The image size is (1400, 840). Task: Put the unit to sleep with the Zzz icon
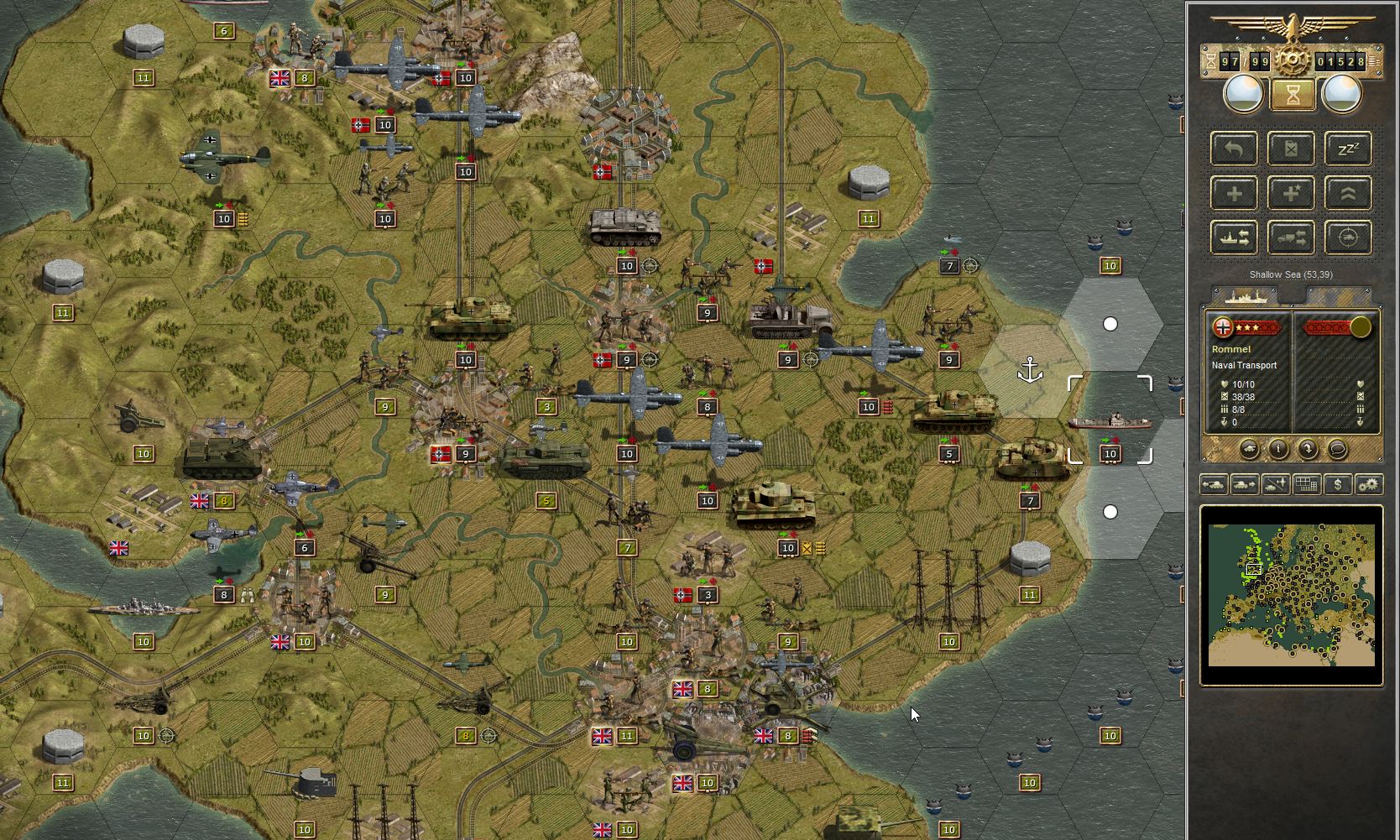pos(1349,149)
